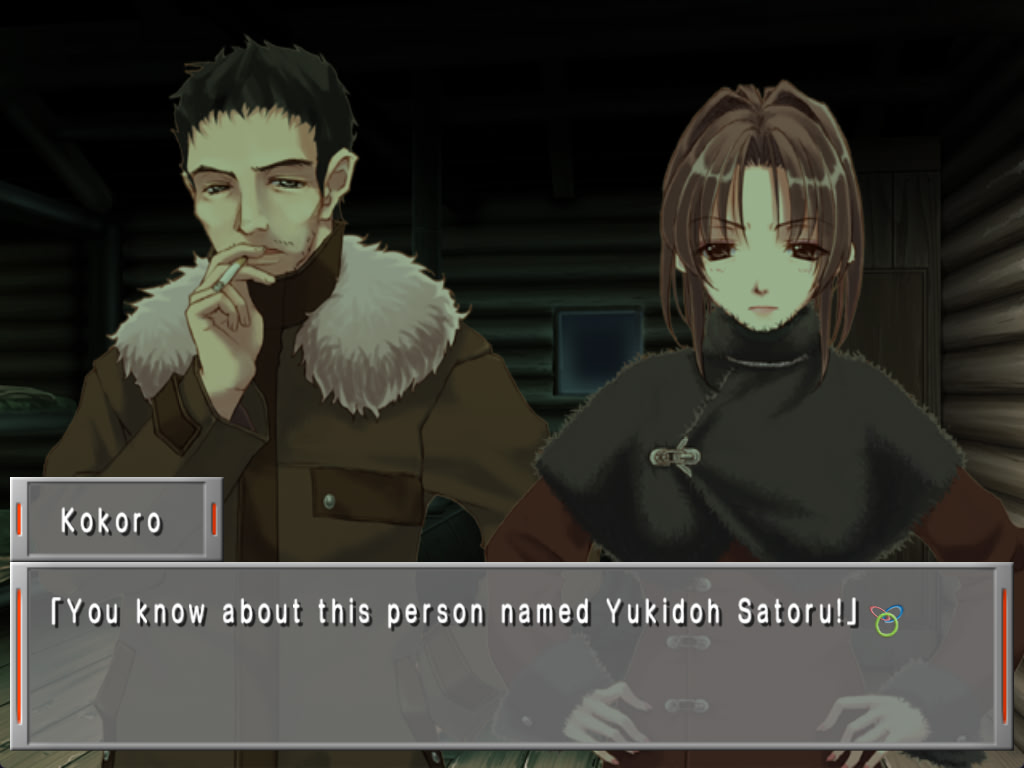Click the dialogue text box to continue
This screenshot has width=1024, height=768.
point(511,655)
